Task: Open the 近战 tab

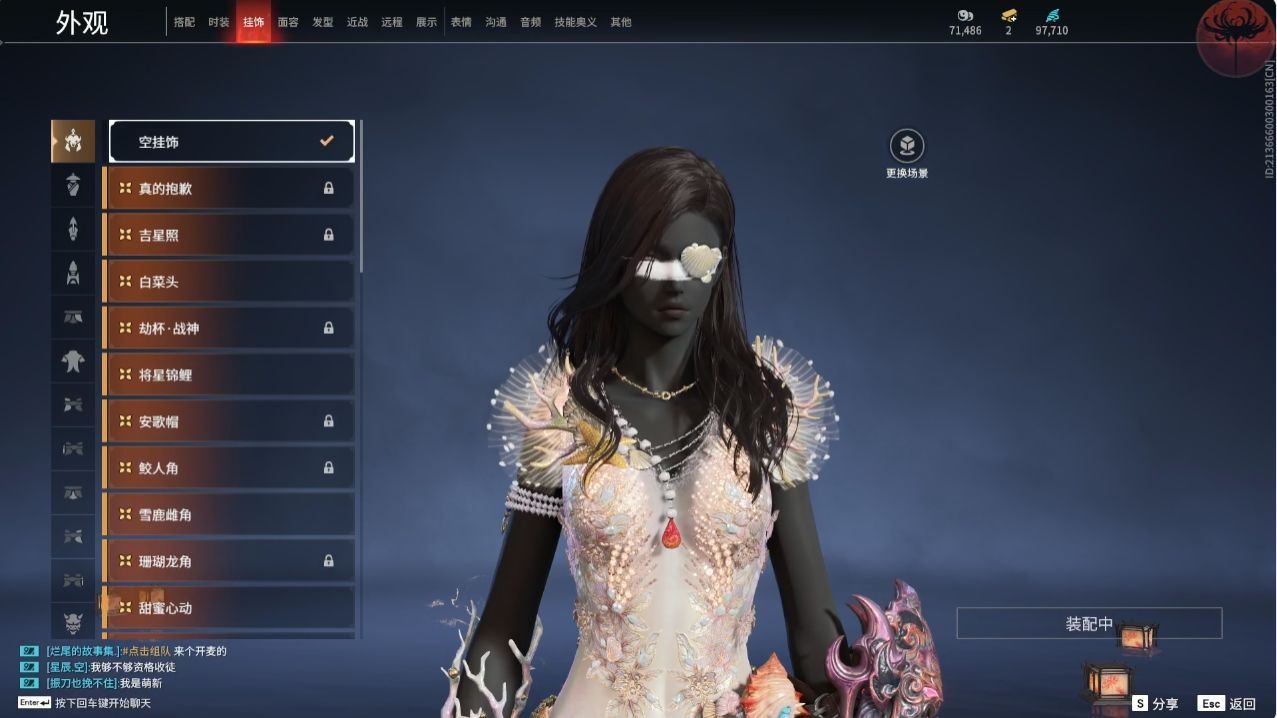Action: pyautogui.click(x=357, y=22)
